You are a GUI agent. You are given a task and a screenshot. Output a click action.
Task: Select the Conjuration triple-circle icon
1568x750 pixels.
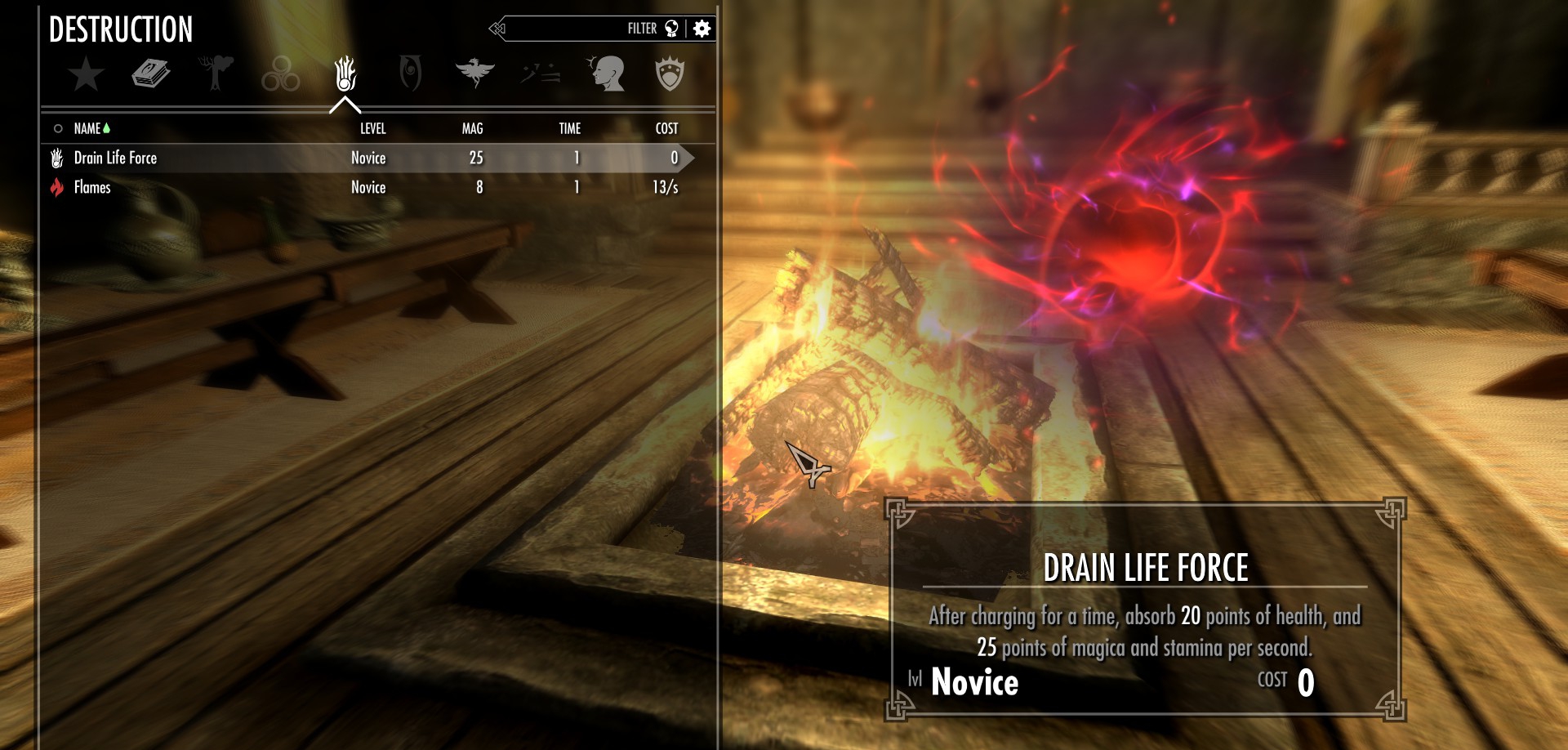[x=280, y=72]
